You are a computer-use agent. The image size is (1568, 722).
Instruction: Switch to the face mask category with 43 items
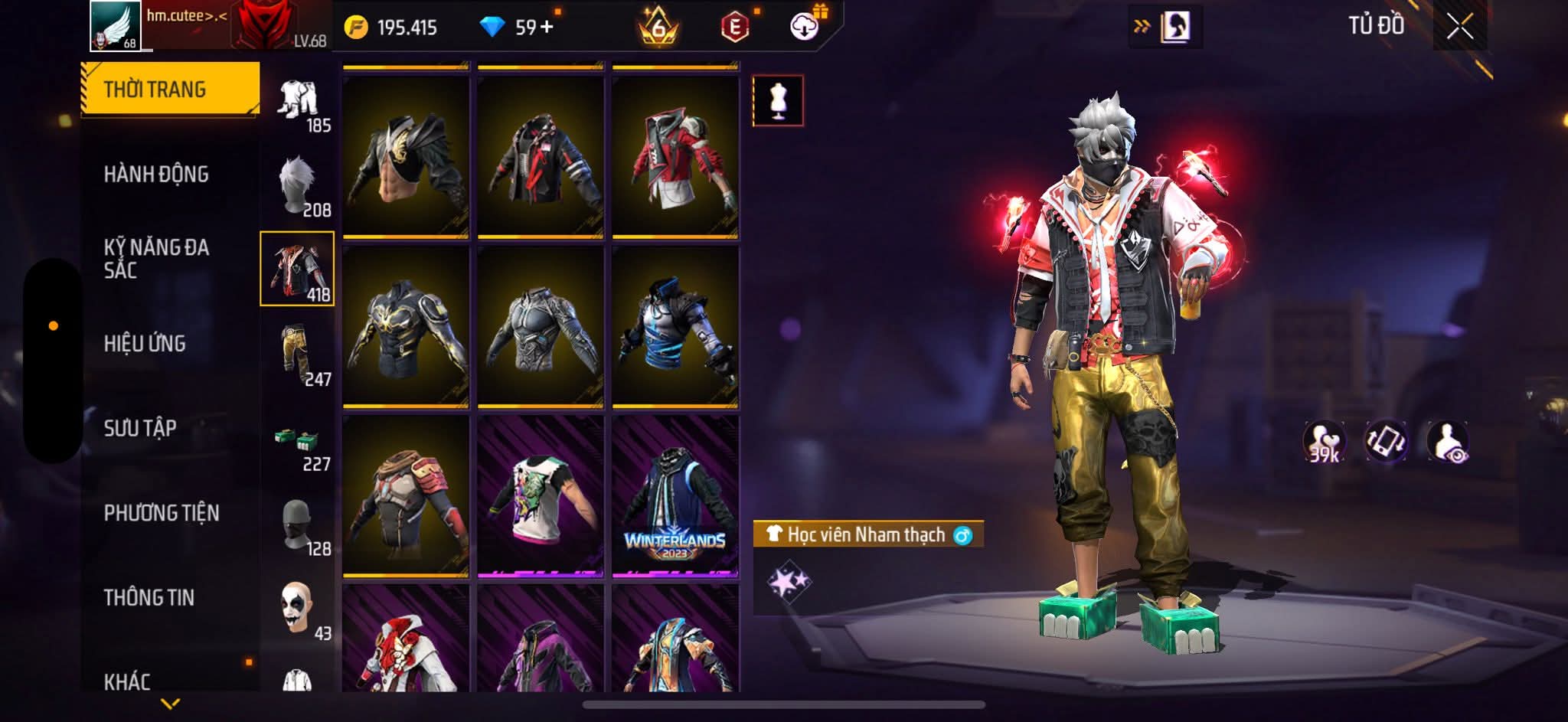pyautogui.click(x=298, y=609)
